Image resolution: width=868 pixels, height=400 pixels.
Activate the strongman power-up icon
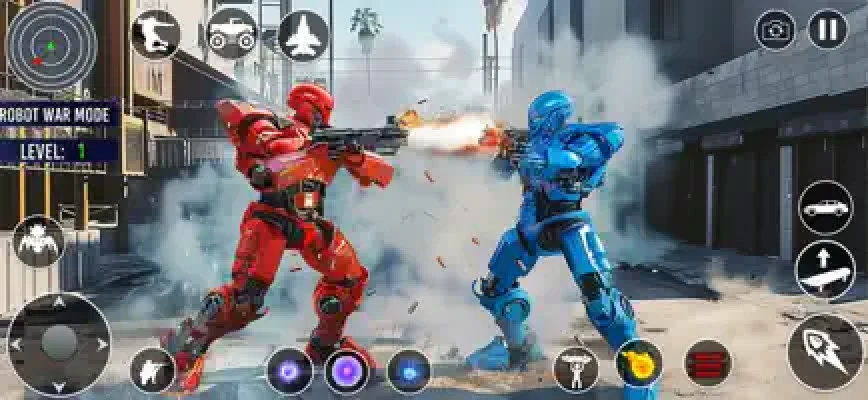[576, 370]
